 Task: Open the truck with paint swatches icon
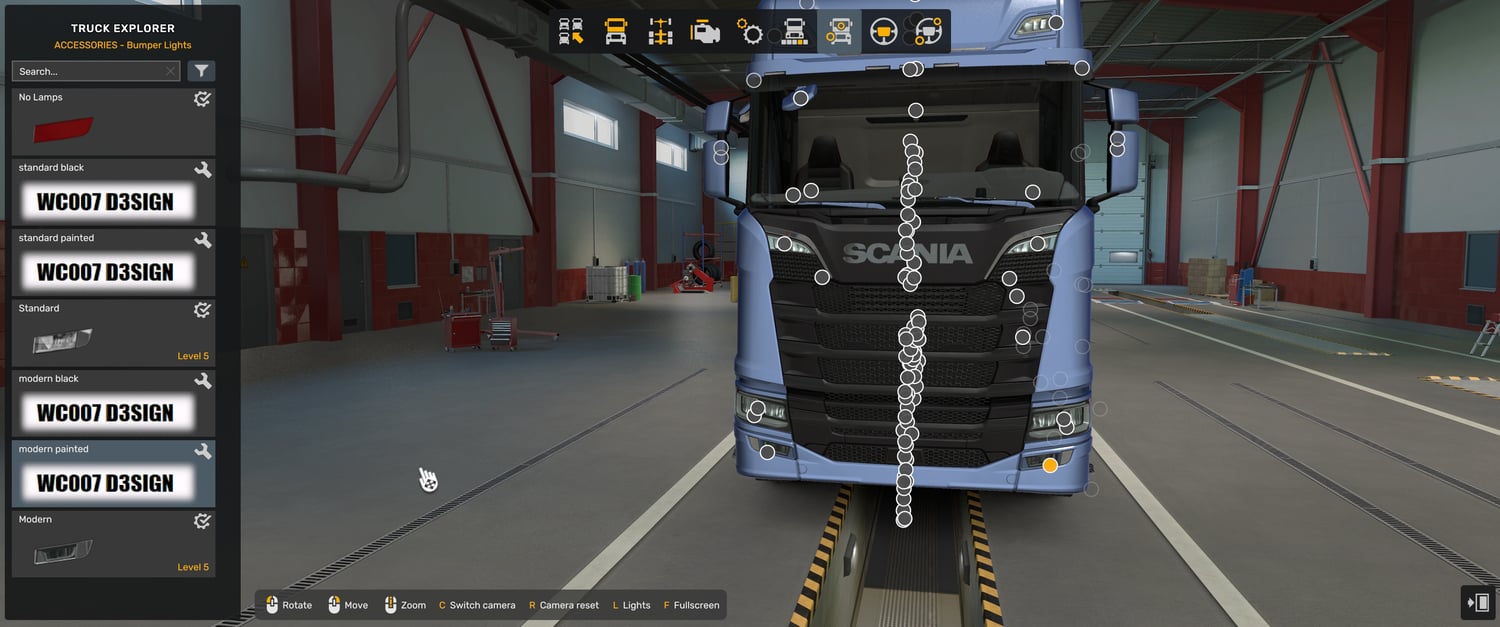[x=794, y=32]
